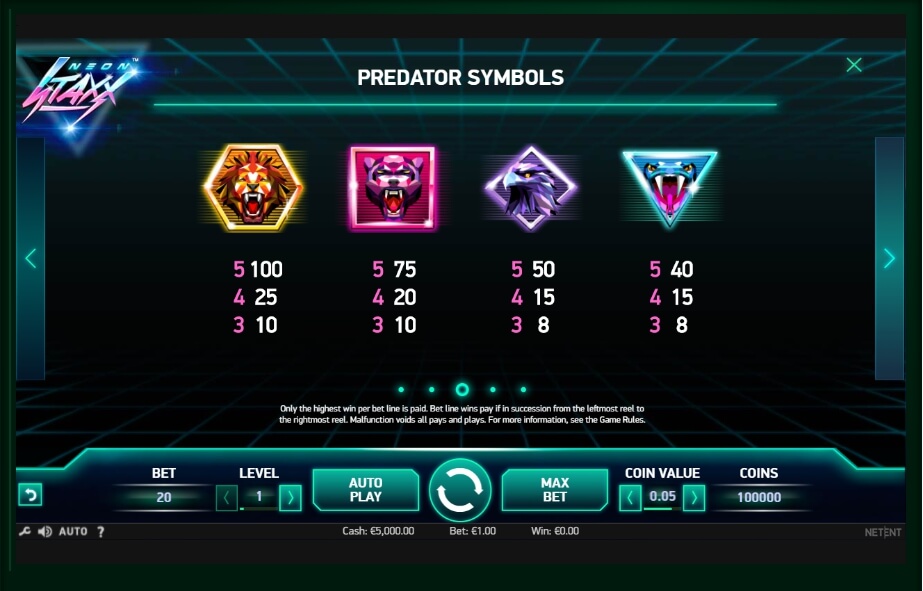Raise the coin value
This screenshot has width=923, height=591.
point(694,497)
